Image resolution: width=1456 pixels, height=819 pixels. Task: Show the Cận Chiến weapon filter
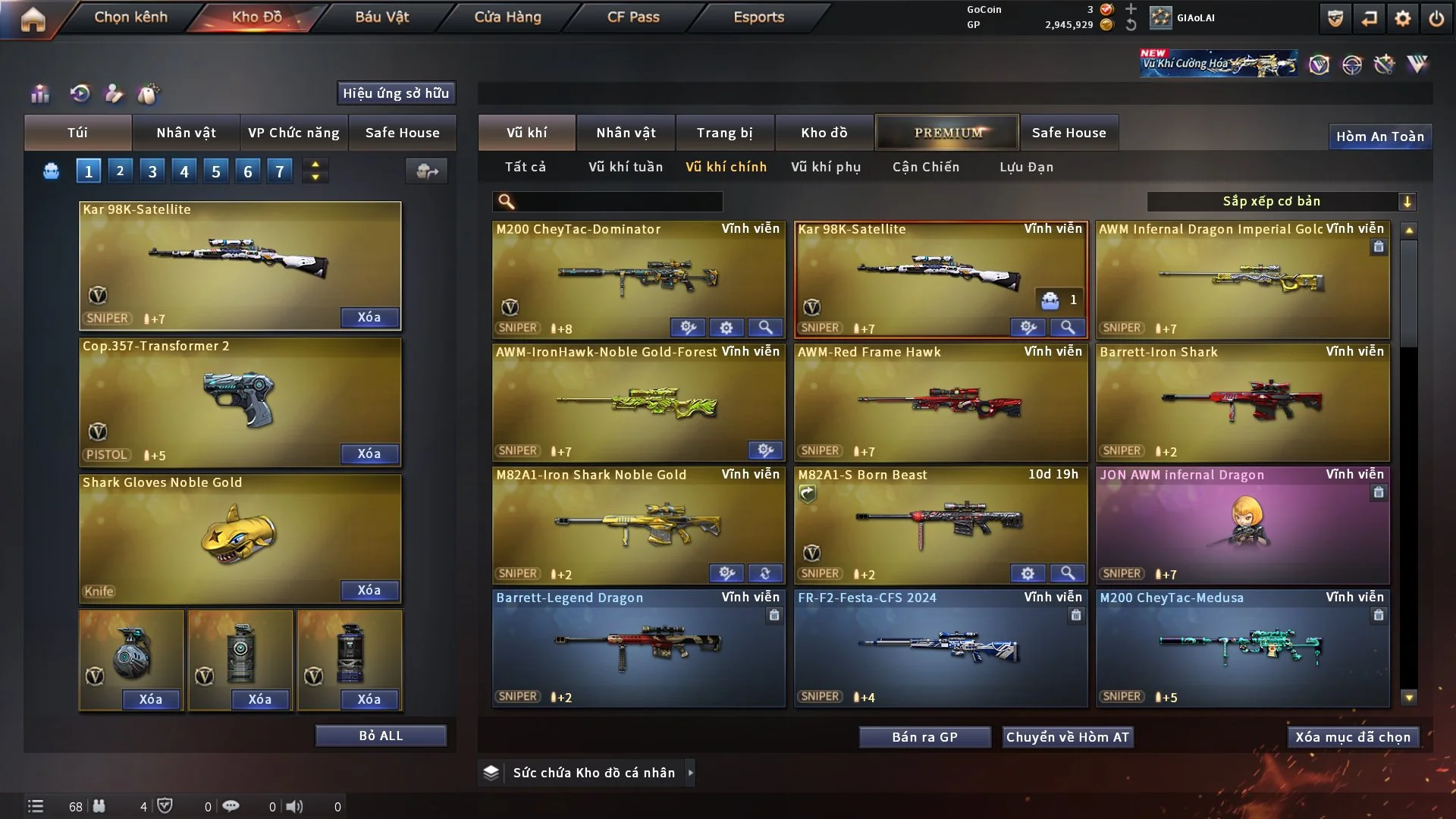pos(925,167)
